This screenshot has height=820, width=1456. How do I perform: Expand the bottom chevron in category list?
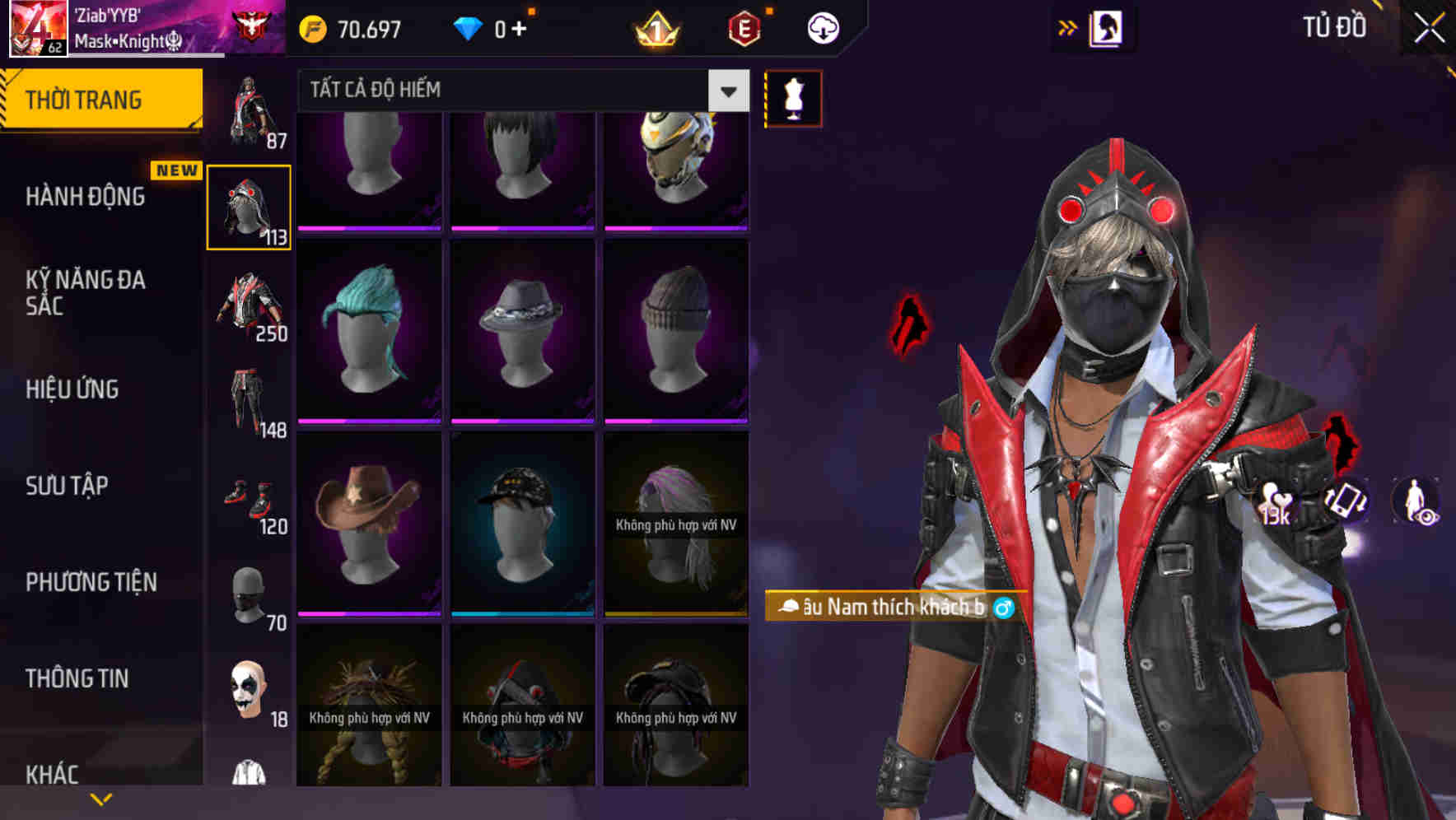pyautogui.click(x=101, y=799)
